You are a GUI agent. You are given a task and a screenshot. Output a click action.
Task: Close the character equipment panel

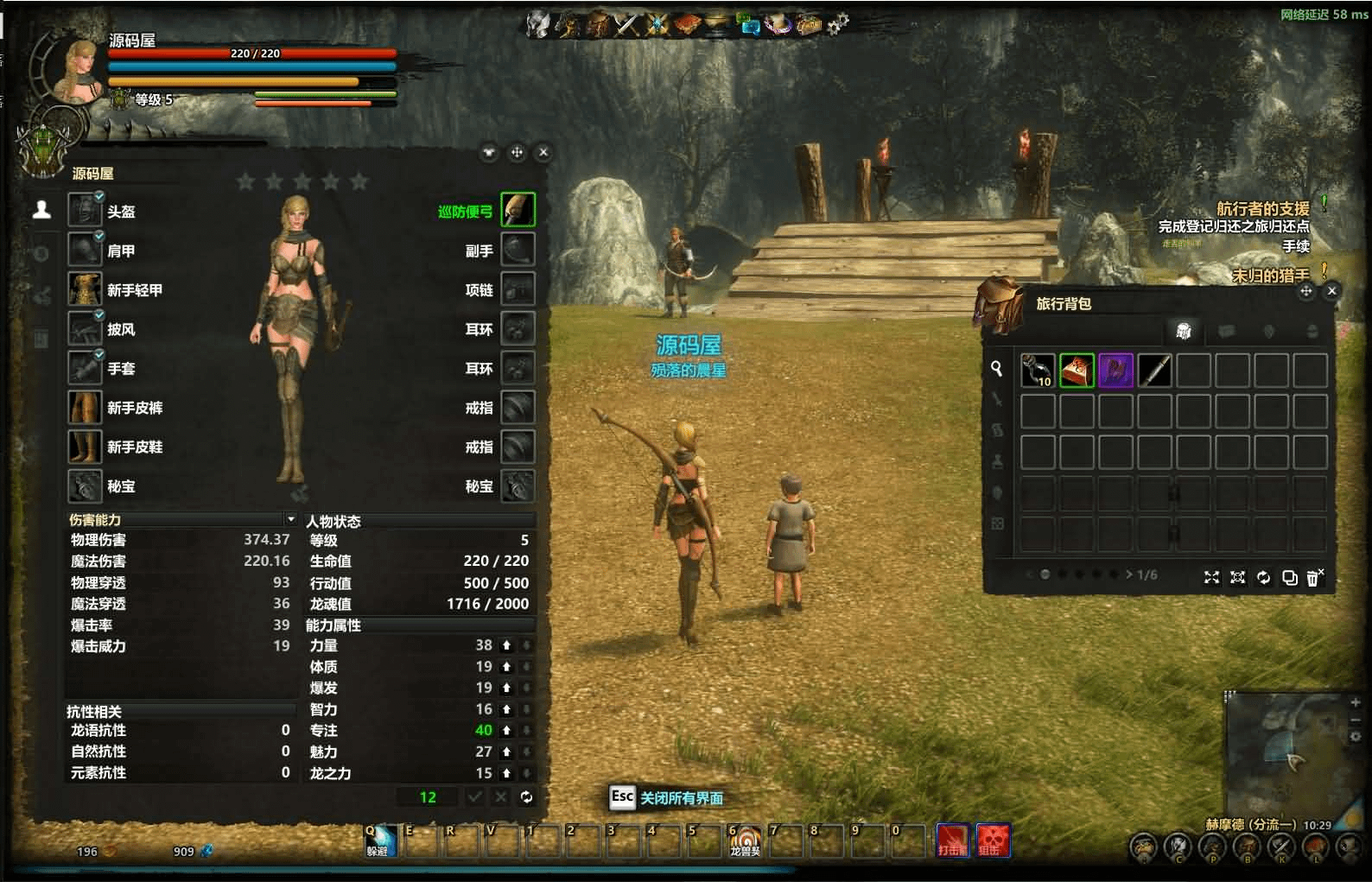pos(543,152)
